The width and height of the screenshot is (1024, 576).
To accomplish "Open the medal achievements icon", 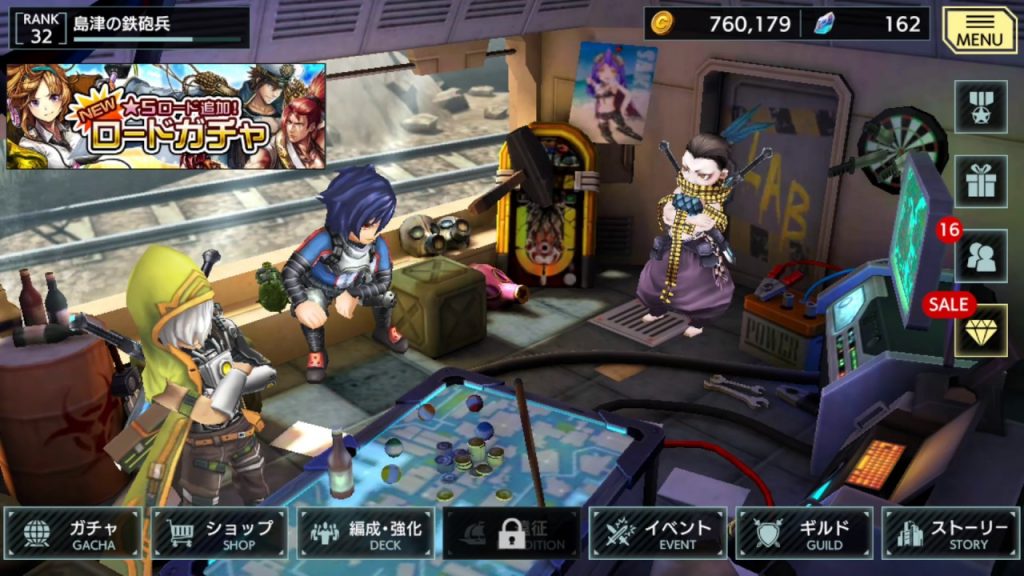I will coord(980,107).
